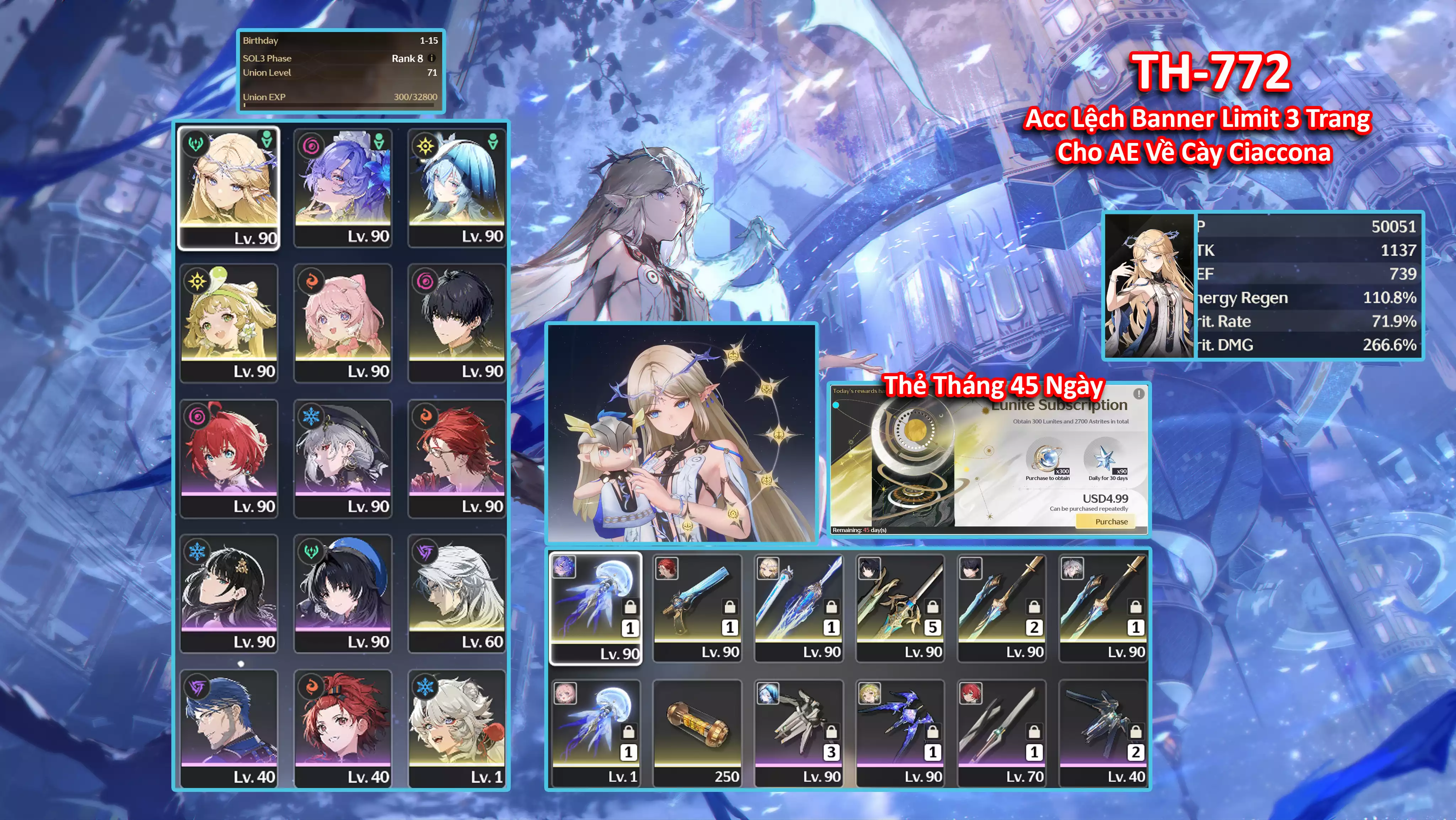Viewport: 1456px width, 820px height.
Task: Select the blonde crowned elf character tile
Action: click(x=229, y=187)
